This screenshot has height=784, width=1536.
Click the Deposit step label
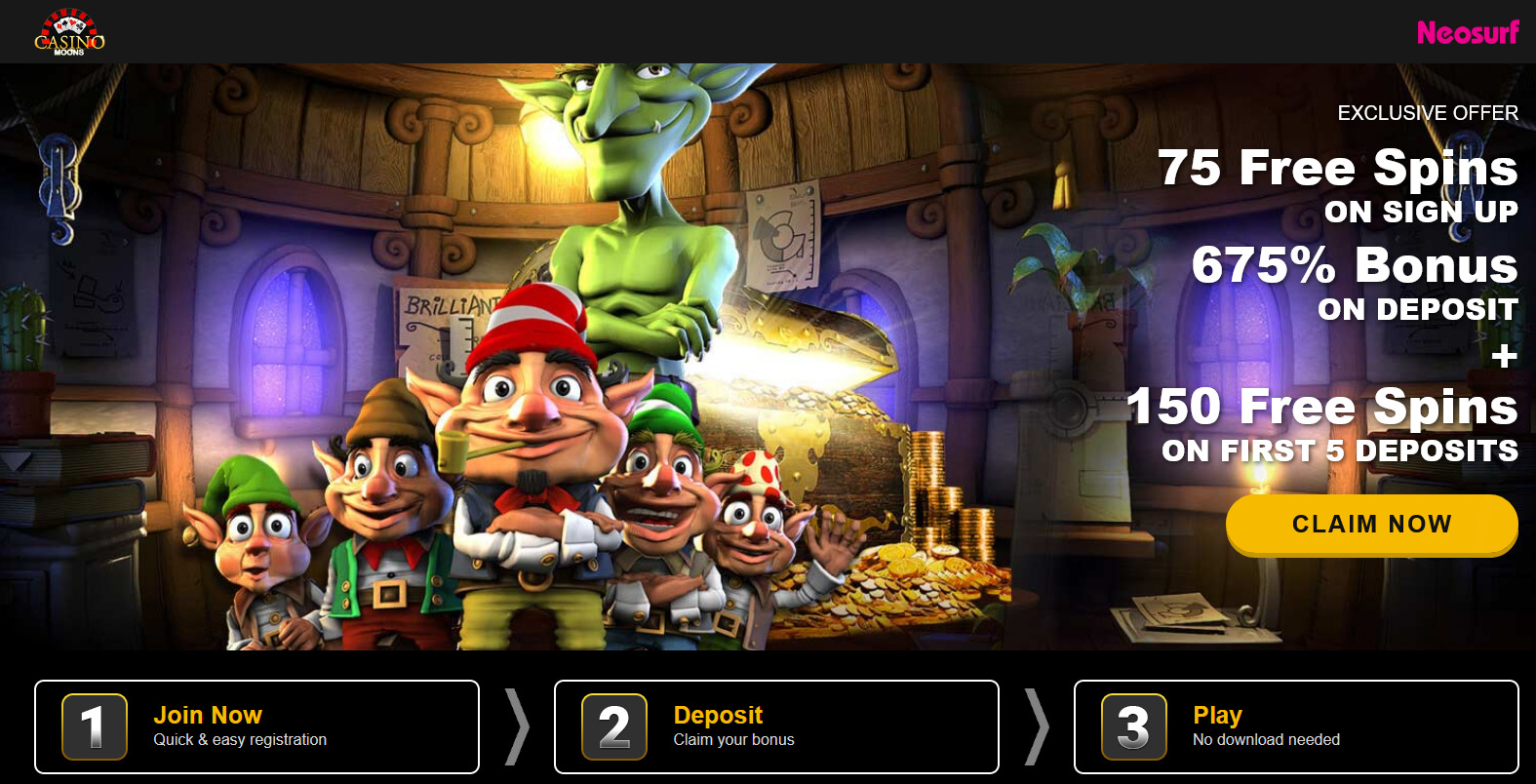click(x=719, y=715)
